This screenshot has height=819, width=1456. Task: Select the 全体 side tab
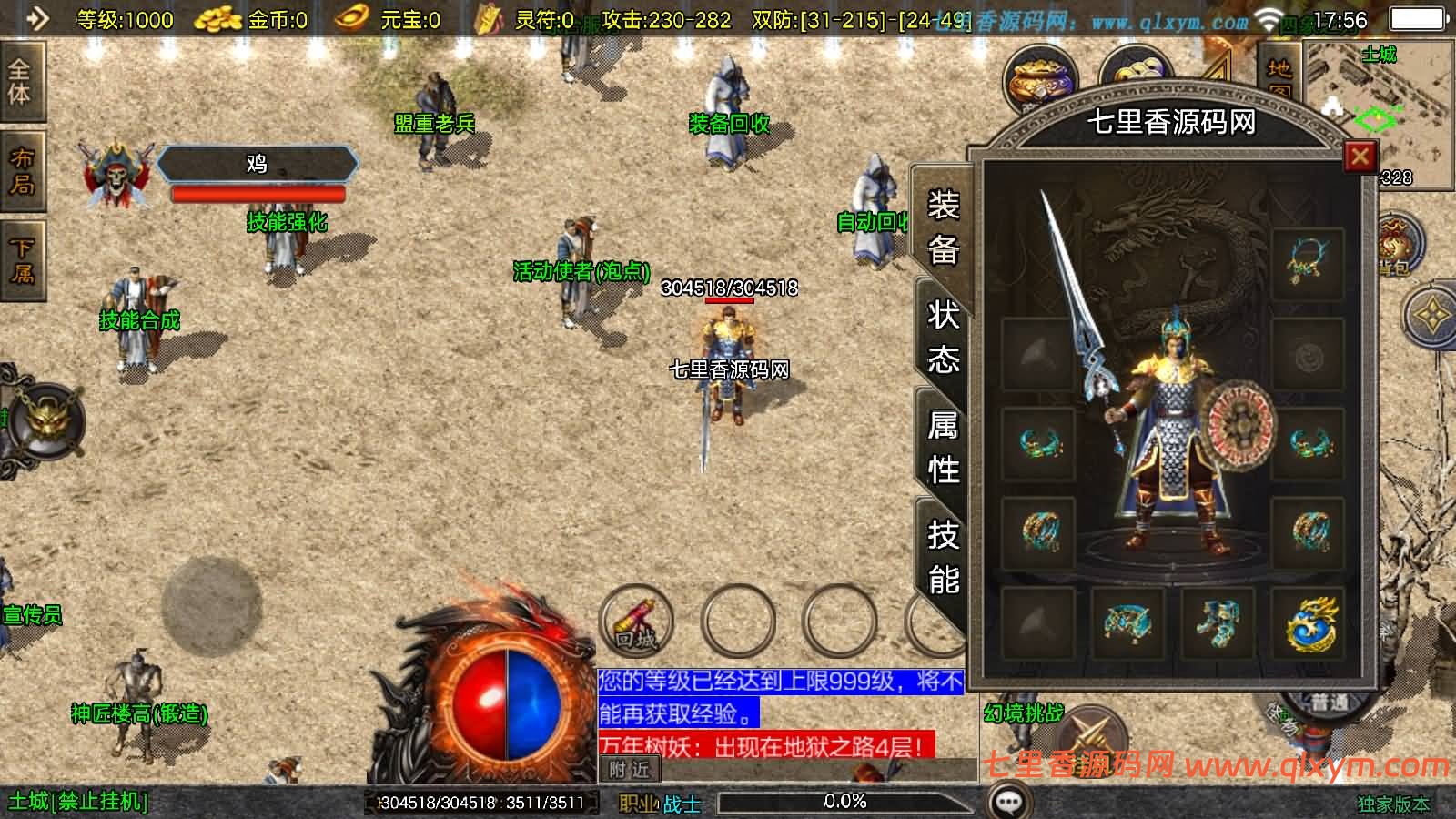click(x=20, y=82)
